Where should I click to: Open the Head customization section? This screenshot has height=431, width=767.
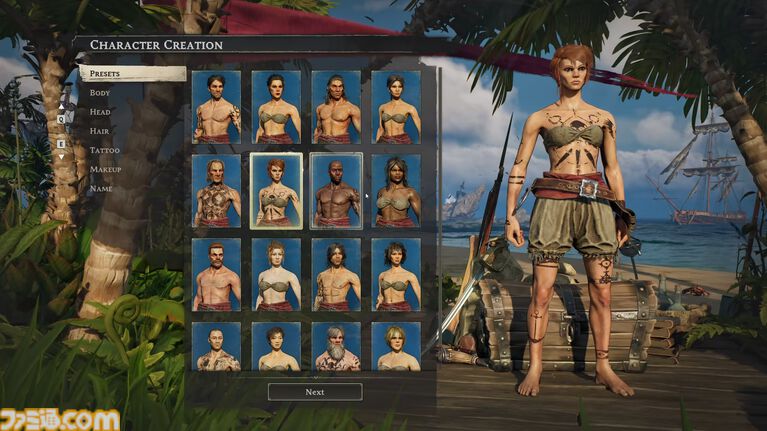[100, 112]
